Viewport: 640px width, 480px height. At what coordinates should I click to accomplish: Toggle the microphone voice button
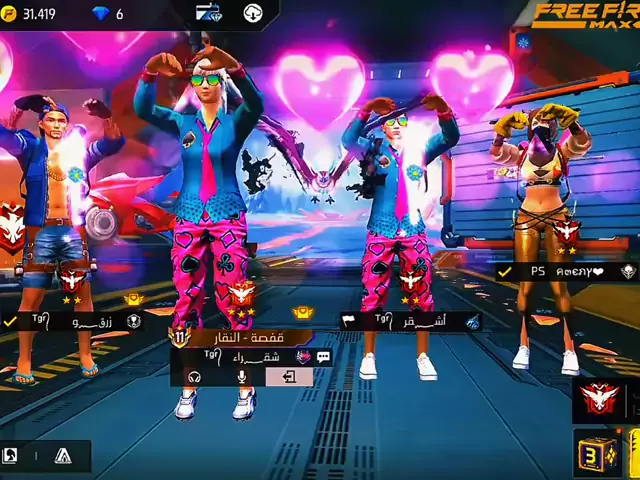[x=241, y=377]
